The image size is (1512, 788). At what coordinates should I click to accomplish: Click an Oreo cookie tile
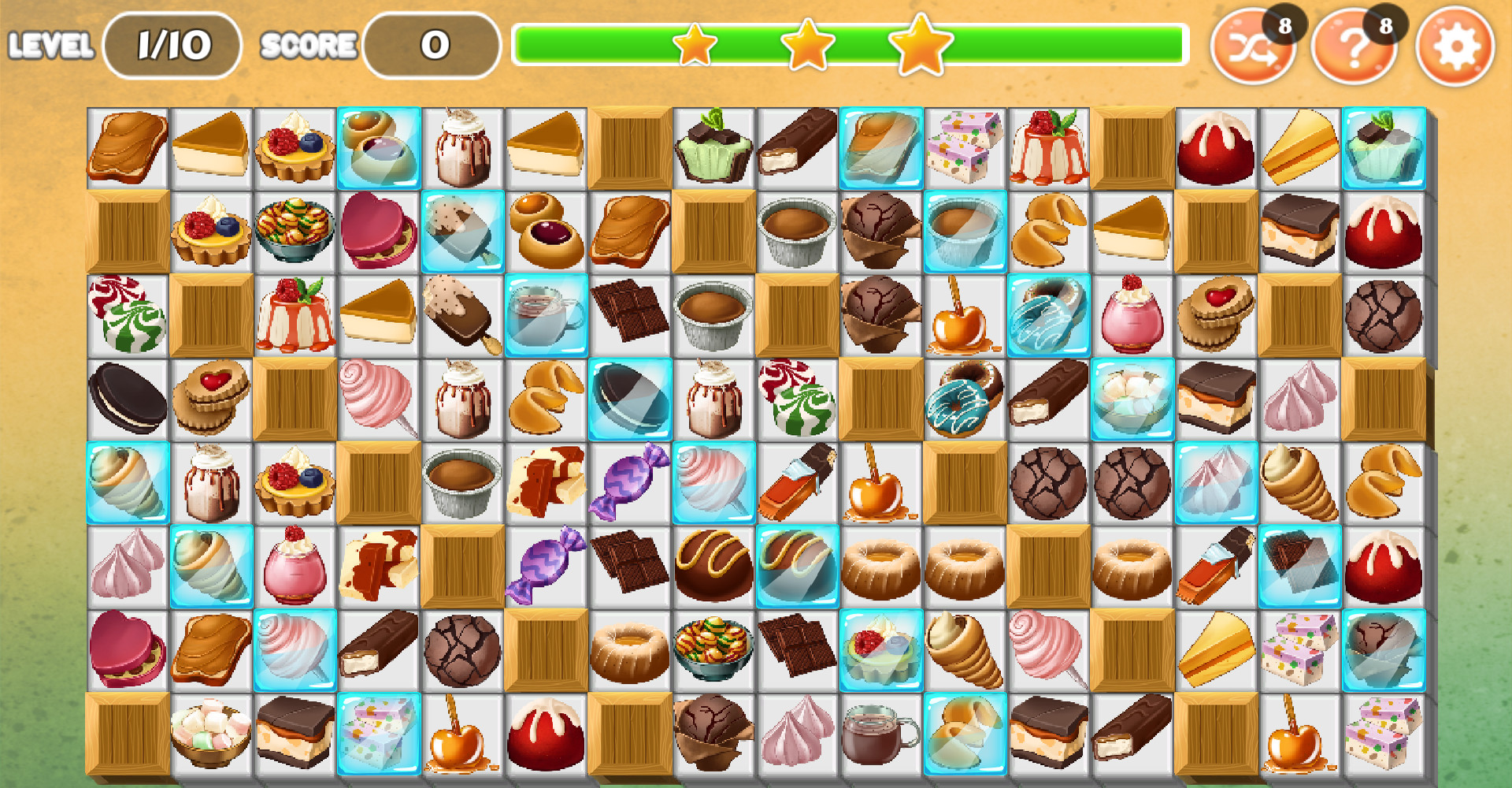128,398
